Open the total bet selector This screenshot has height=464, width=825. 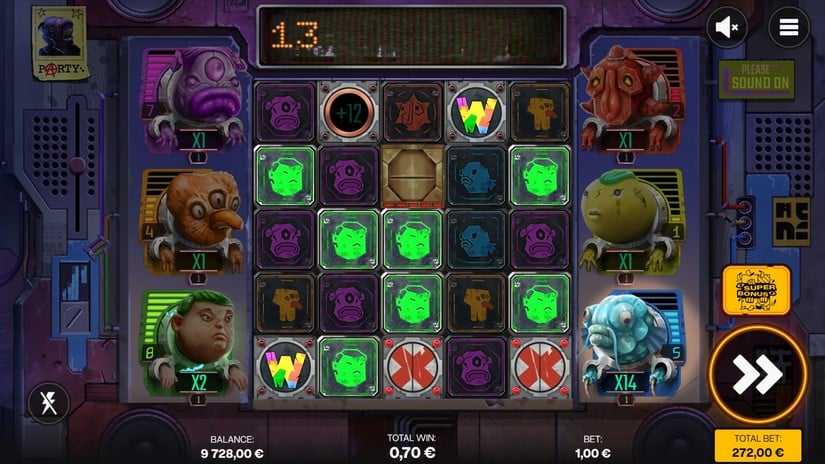pyautogui.click(x=757, y=445)
